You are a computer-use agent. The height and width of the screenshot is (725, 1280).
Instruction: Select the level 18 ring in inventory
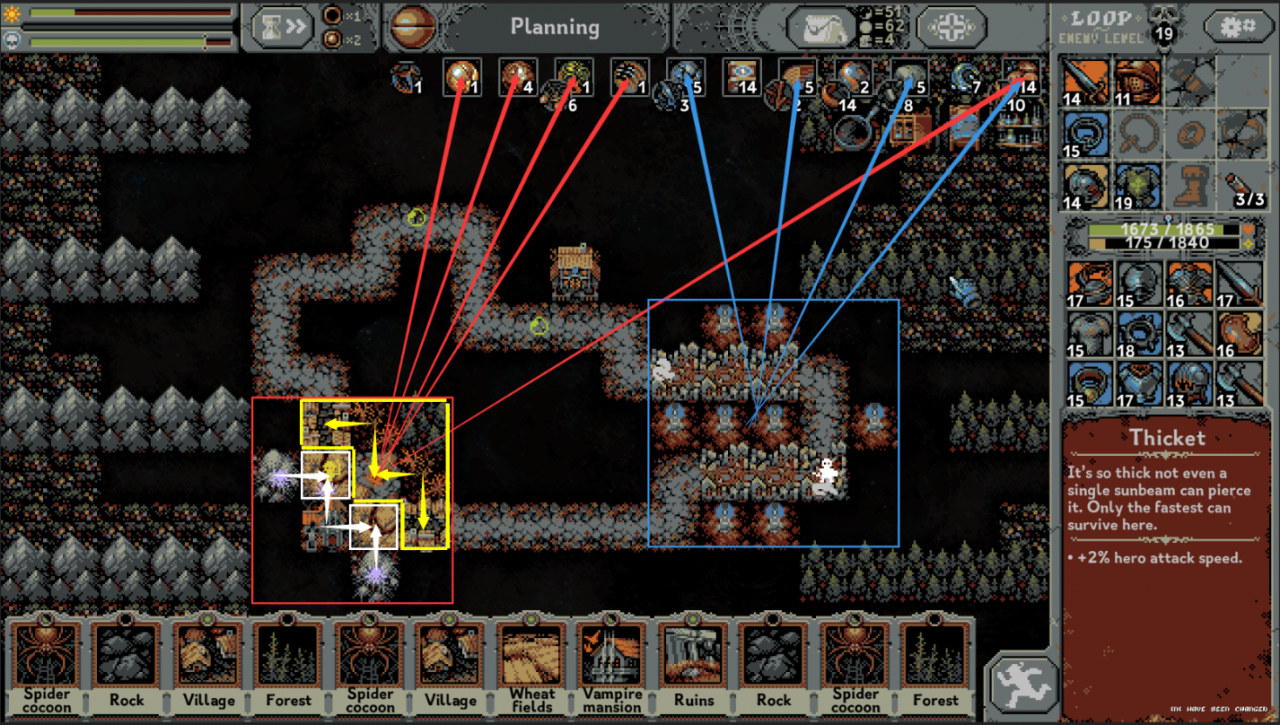point(1136,333)
